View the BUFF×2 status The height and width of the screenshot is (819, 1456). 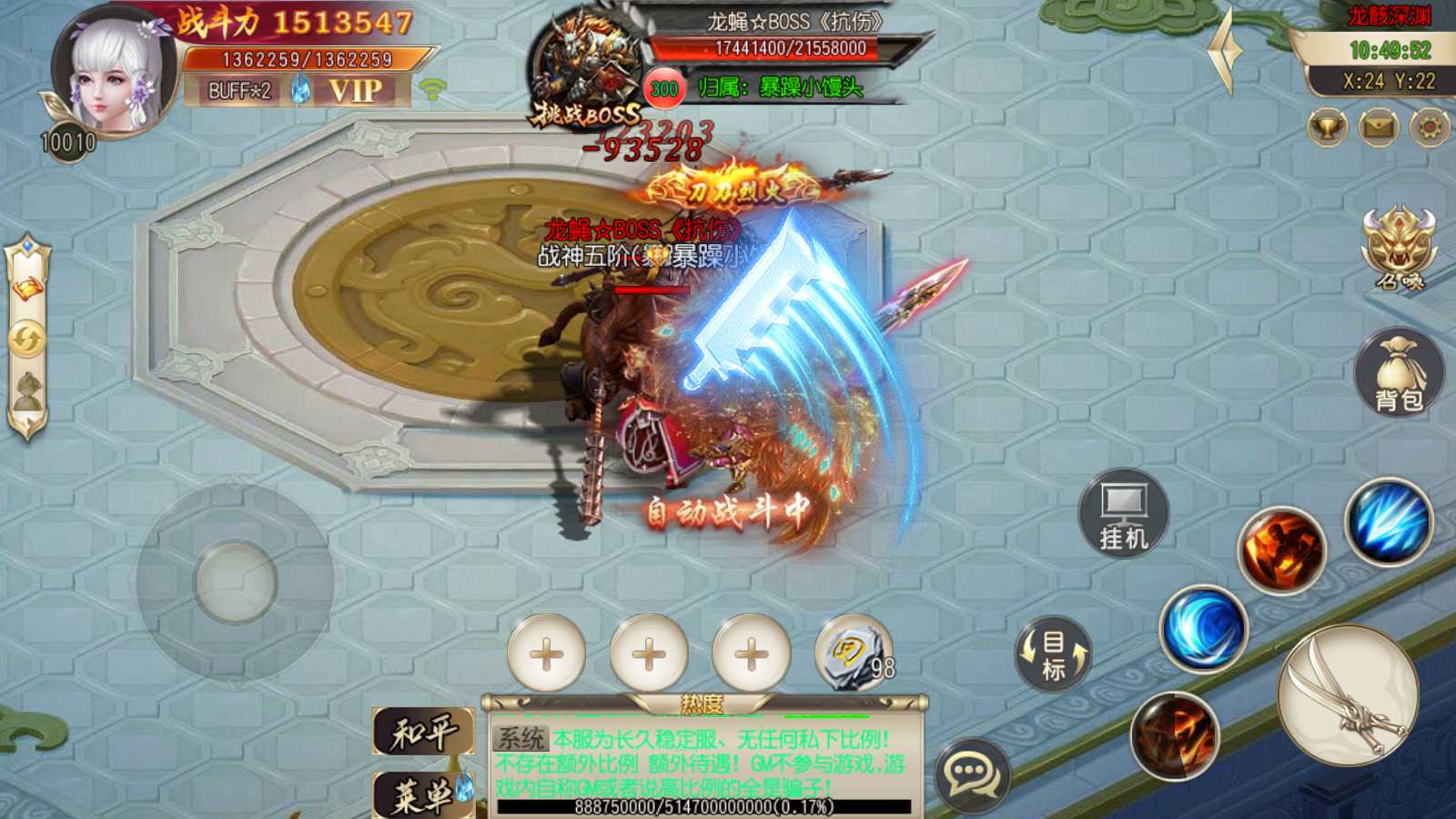point(239,91)
